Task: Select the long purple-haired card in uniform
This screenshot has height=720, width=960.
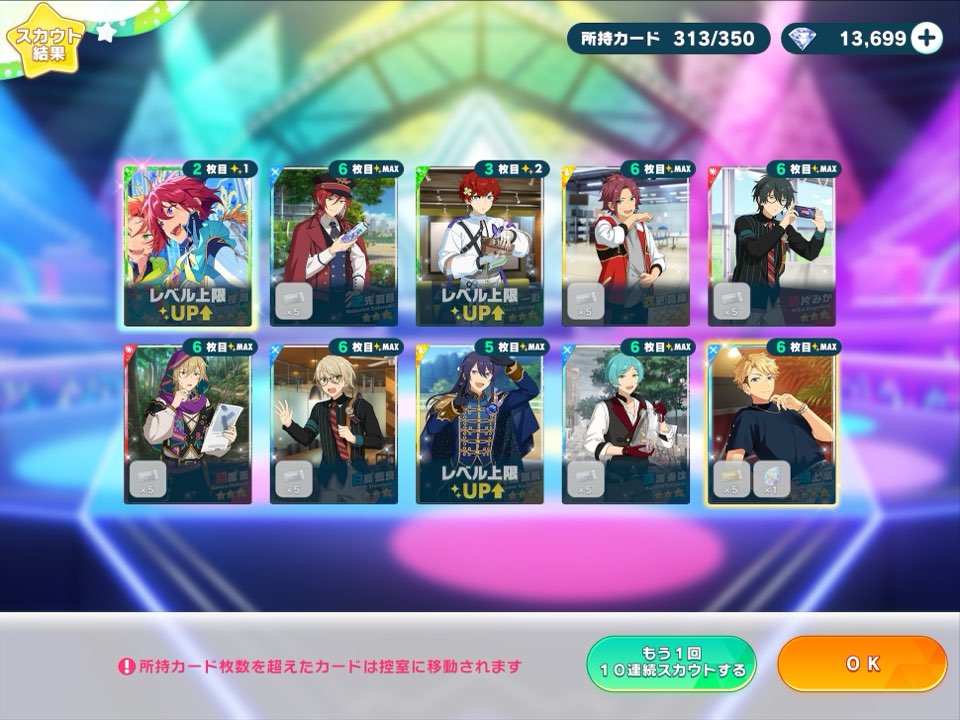Action: (480, 423)
